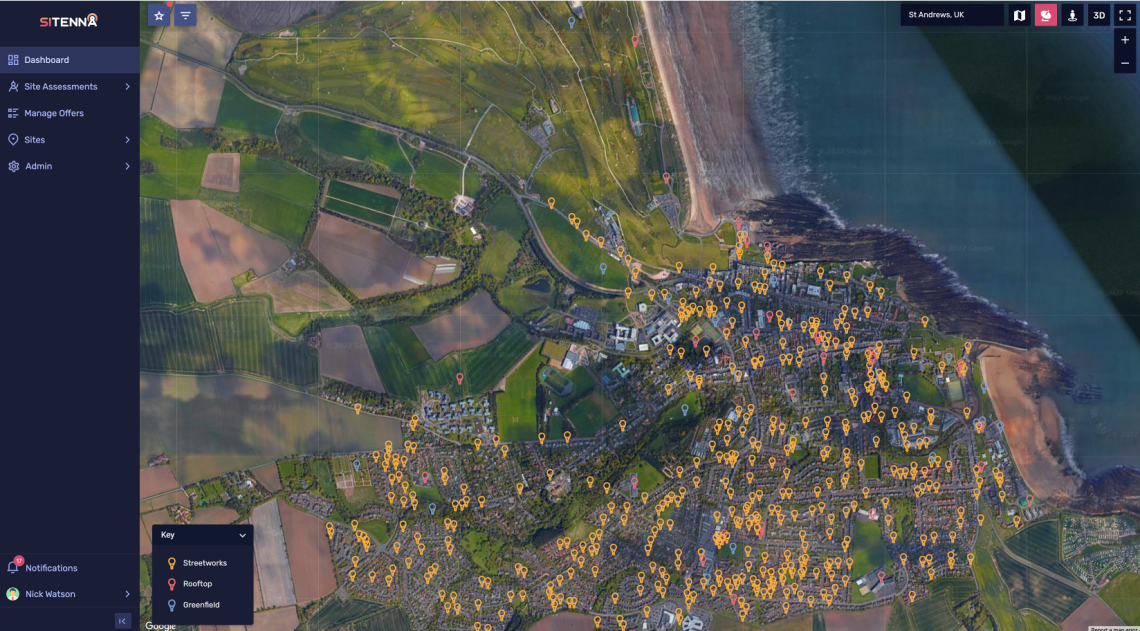Collapse the Key legend panel

click(x=242, y=535)
